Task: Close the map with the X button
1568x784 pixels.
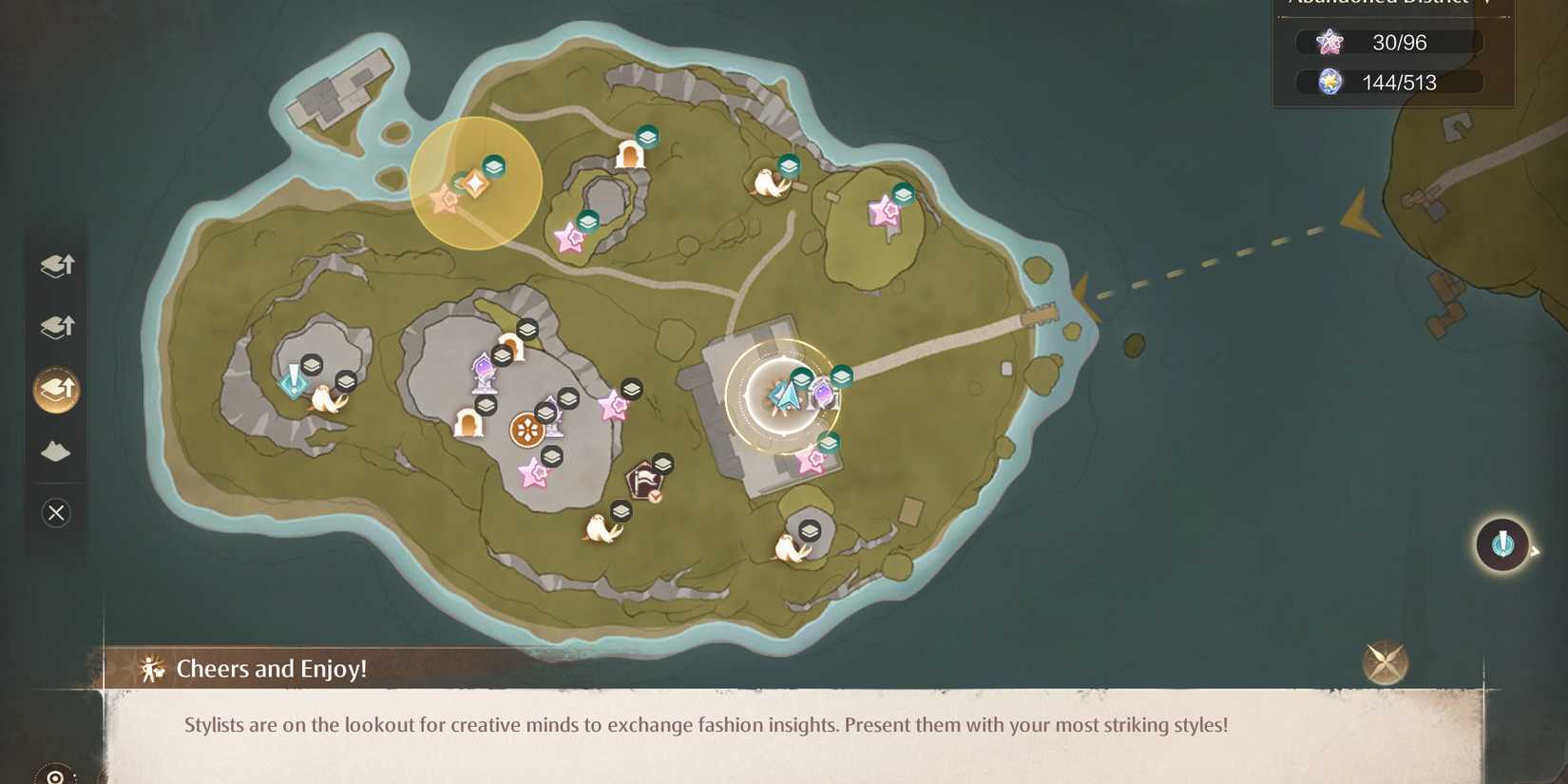Action: pos(56,513)
